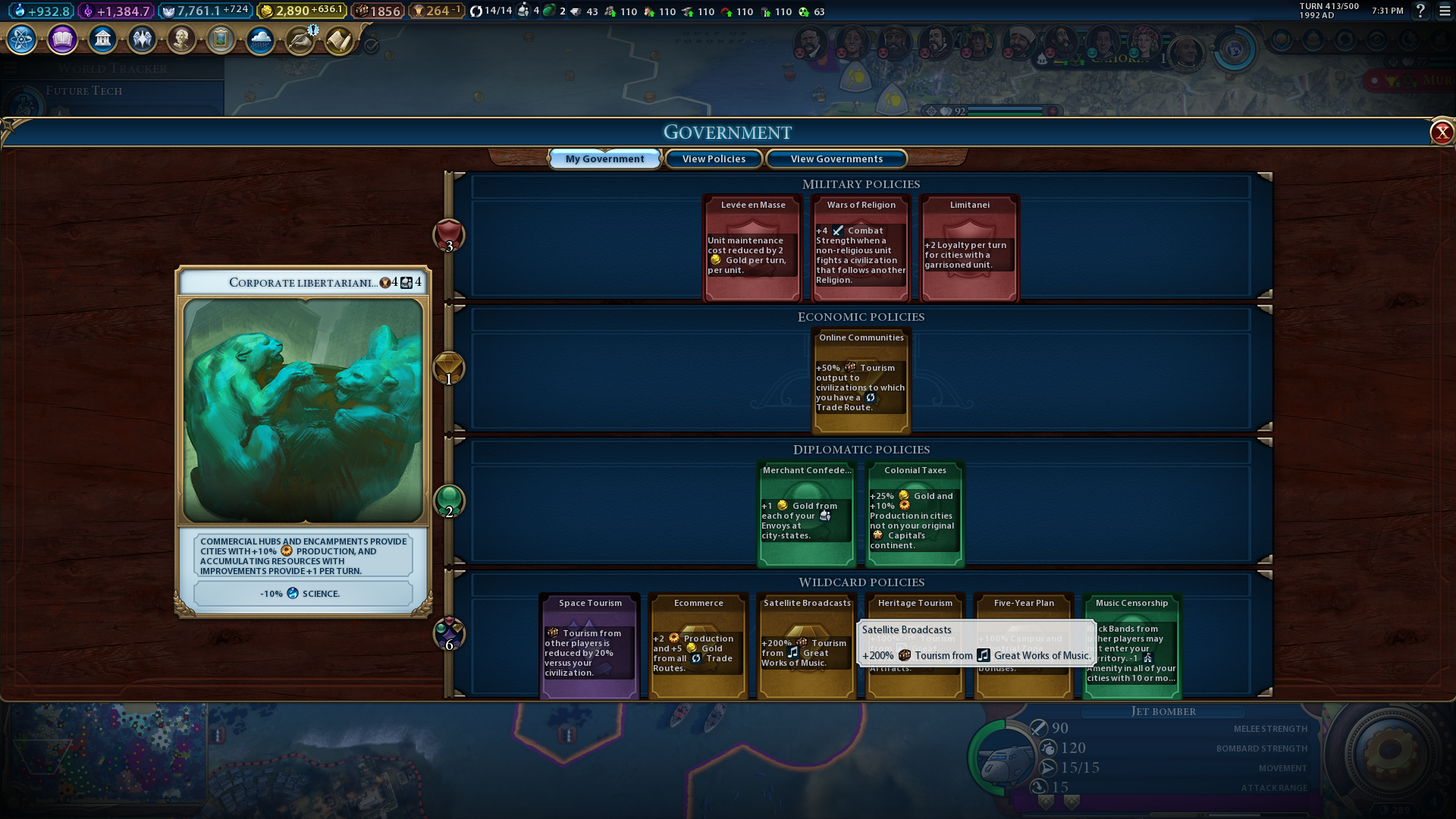Image resolution: width=1456 pixels, height=819 pixels.
Task: Open the research tech tree icon
Action: 22,39
